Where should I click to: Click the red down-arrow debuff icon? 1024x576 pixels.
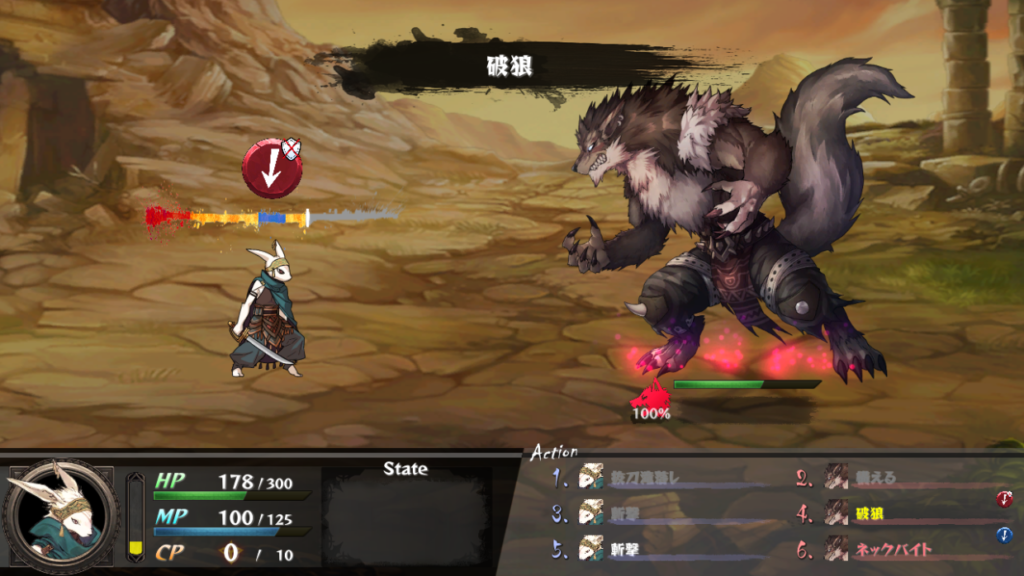click(x=270, y=169)
